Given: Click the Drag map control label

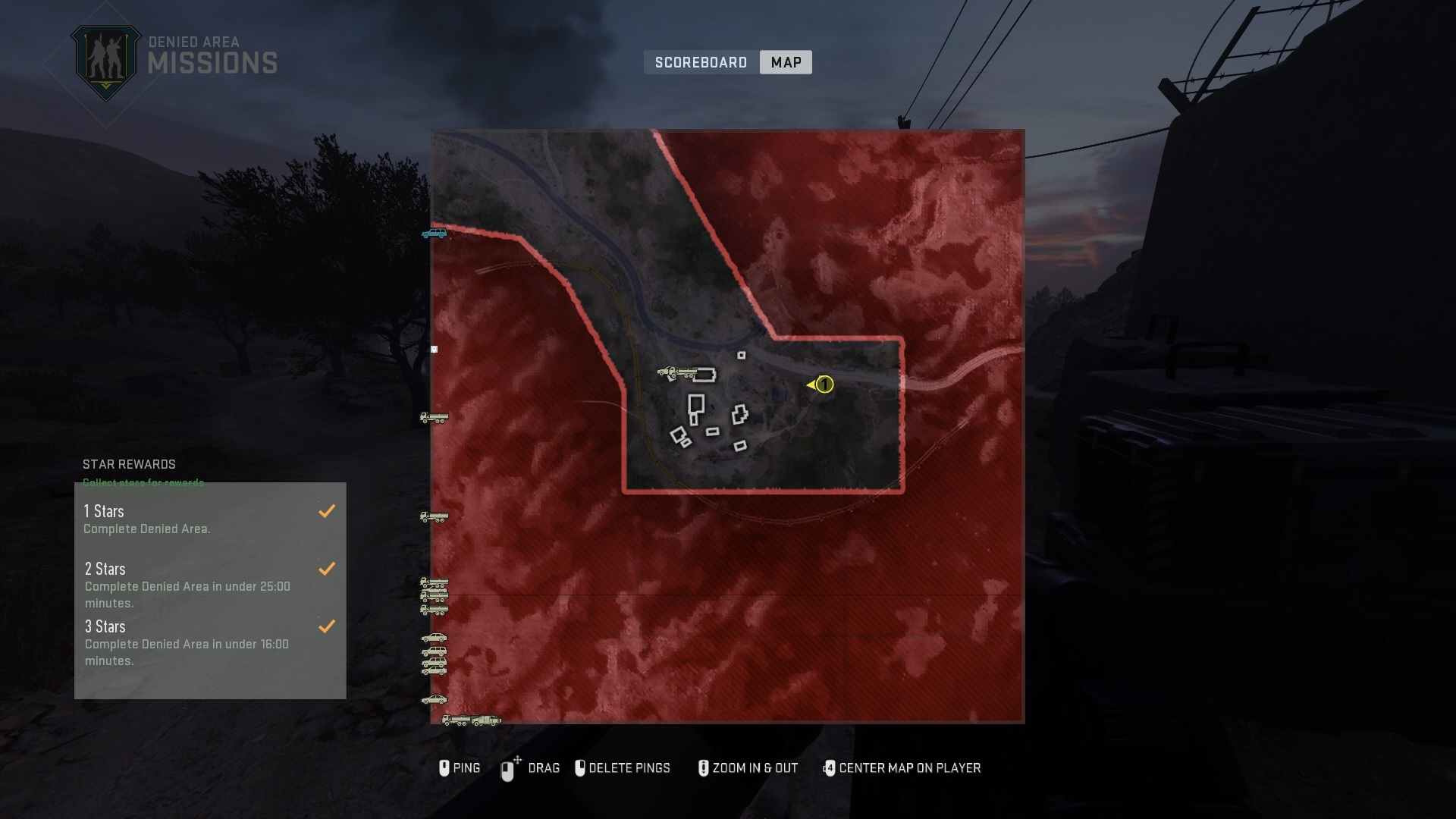Looking at the screenshot, I should click(544, 768).
